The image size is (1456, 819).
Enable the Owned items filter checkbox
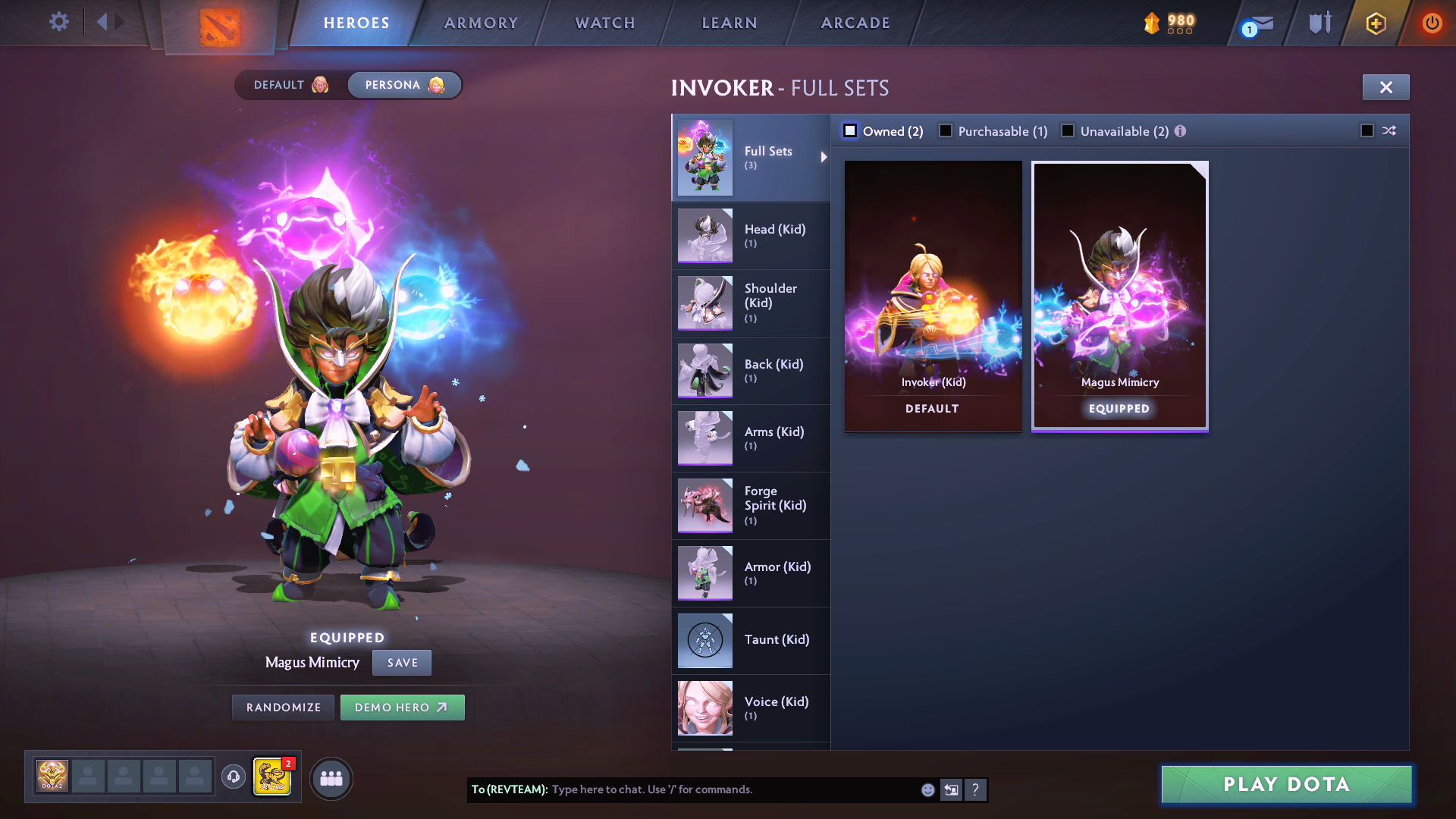click(850, 130)
